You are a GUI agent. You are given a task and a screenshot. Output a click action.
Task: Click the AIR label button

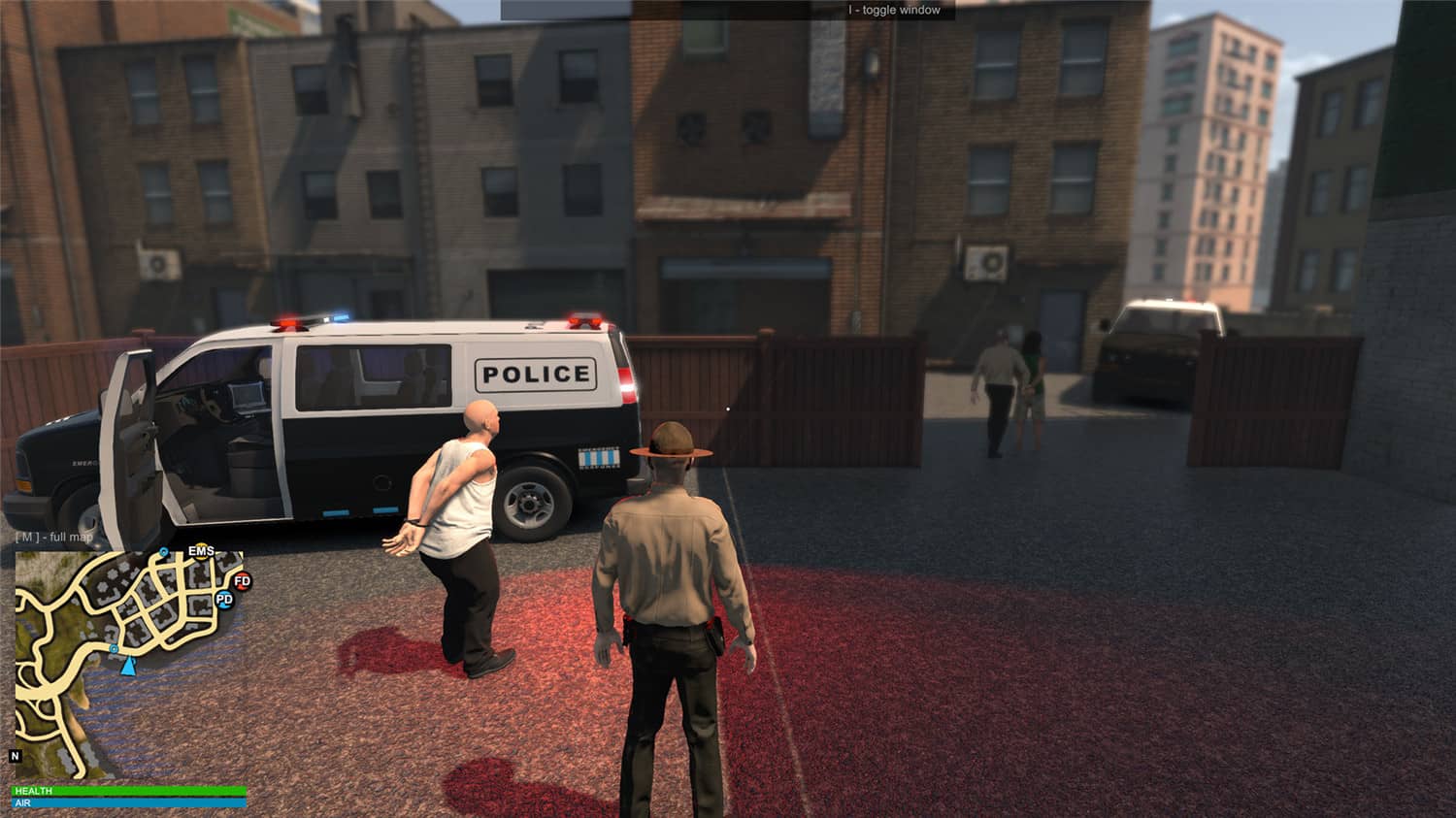pos(24,802)
